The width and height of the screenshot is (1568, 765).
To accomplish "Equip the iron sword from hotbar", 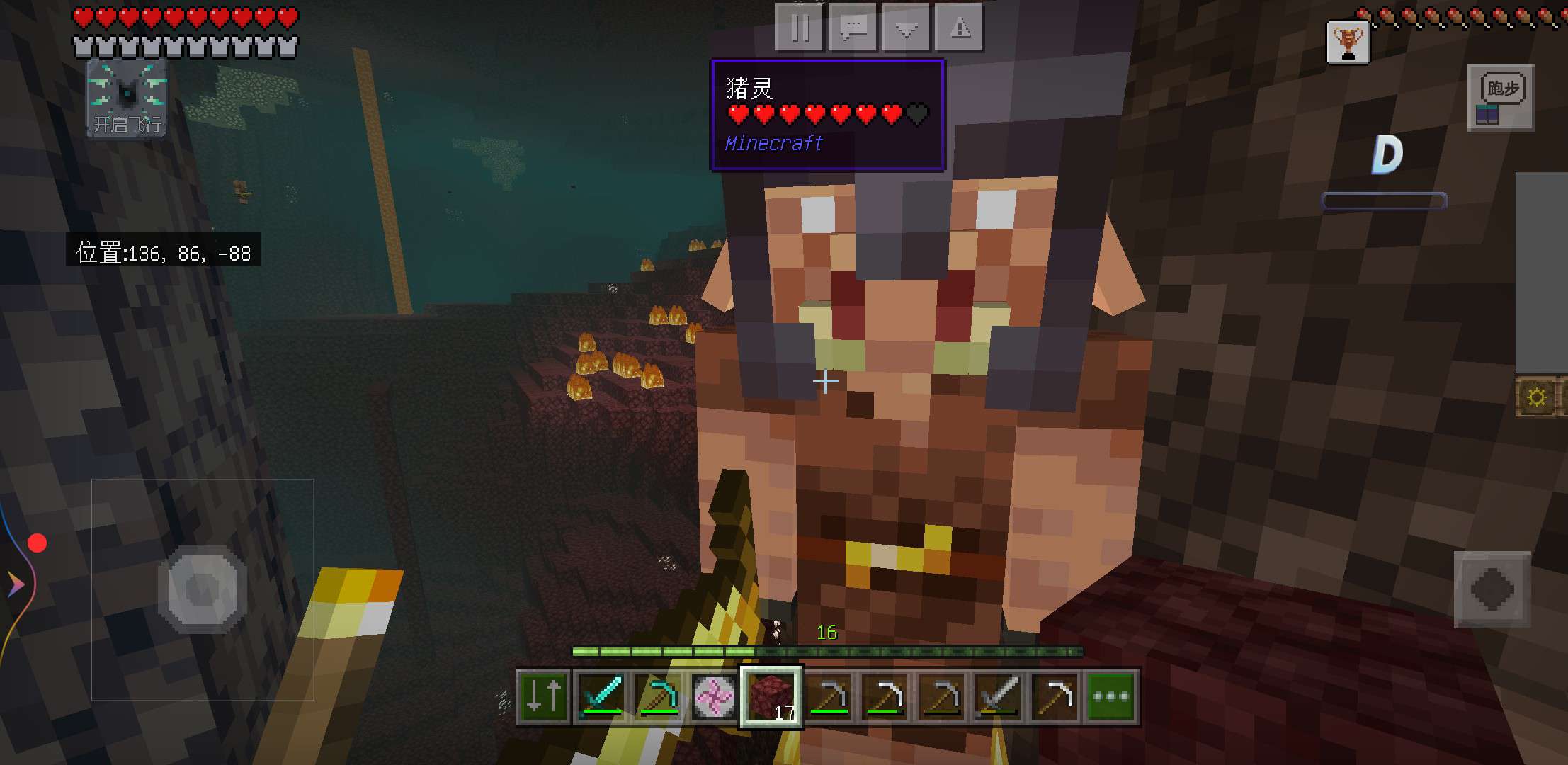I will (x=998, y=697).
